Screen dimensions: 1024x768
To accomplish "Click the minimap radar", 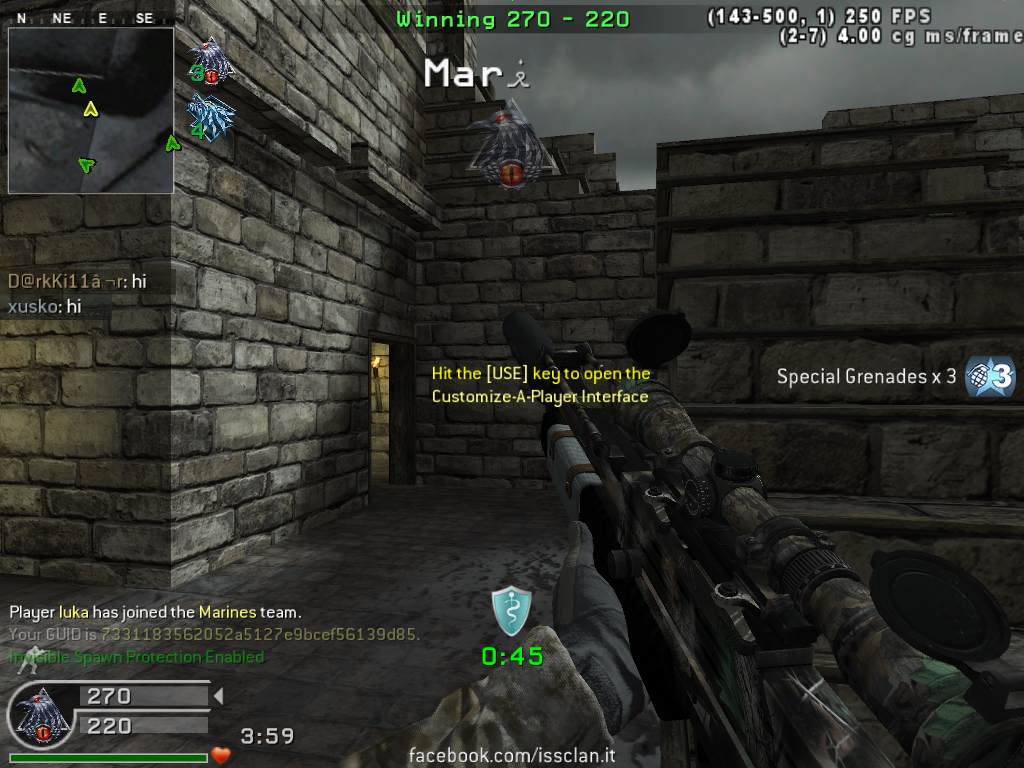I will (91, 110).
